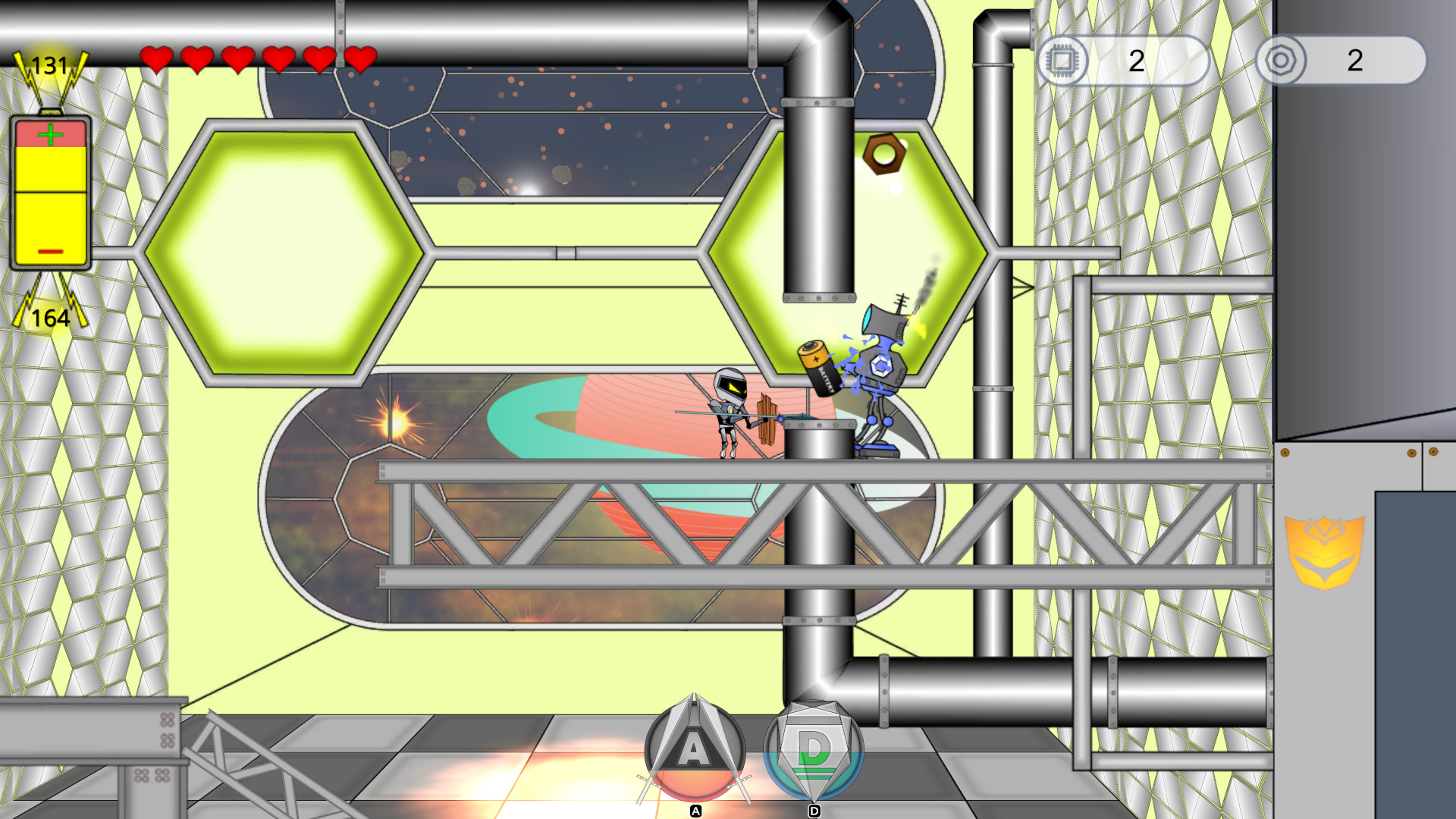Click the middle heart to toggle health display

pyautogui.click(x=237, y=58)
